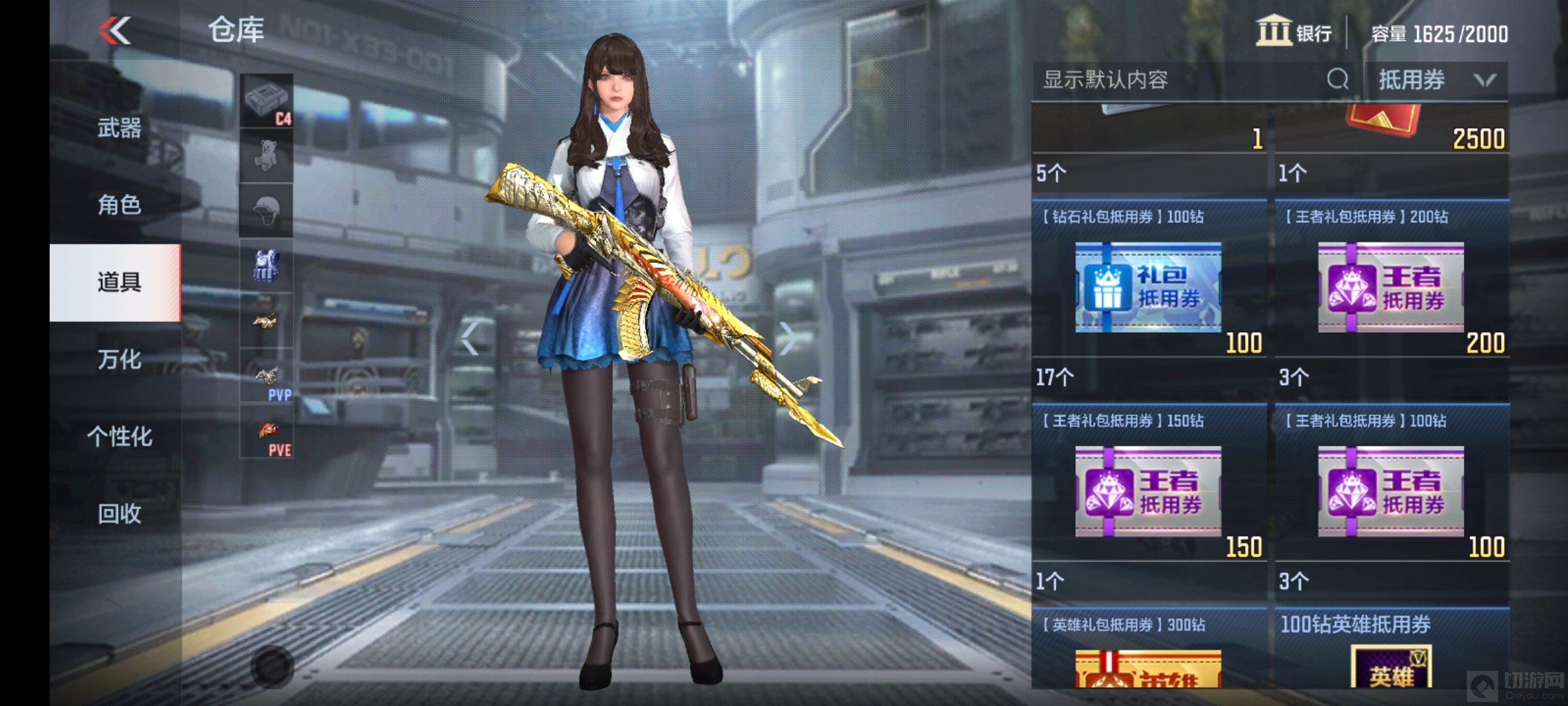Open the 角色 tab
The height and width of the screenshot is (706, 1568).
point(119,205)
